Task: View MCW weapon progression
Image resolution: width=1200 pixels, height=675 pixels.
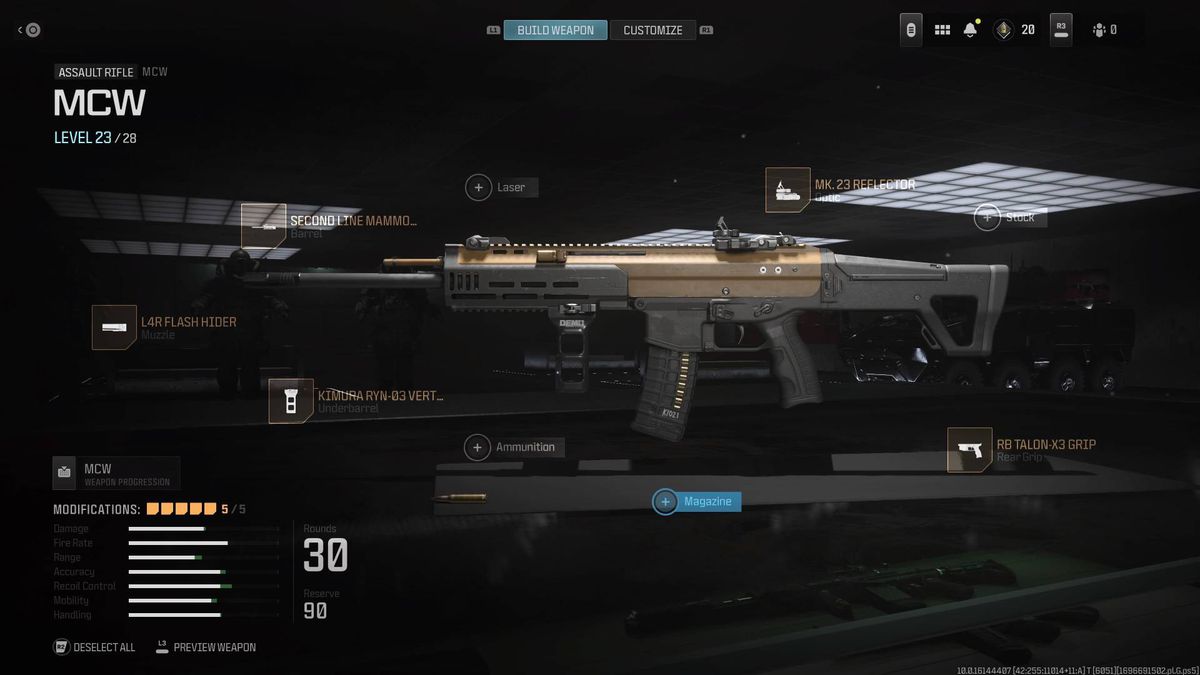Action: (x=116, y=473)
